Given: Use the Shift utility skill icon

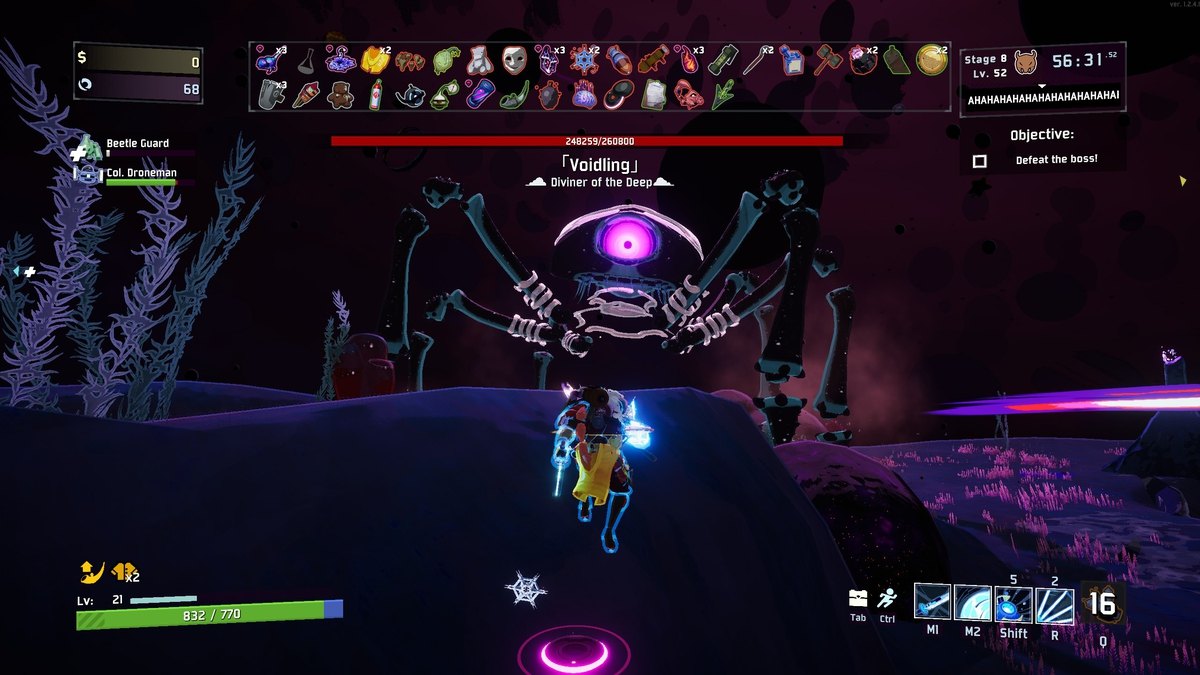Looking at the screenshot, I should (1014, 605).
